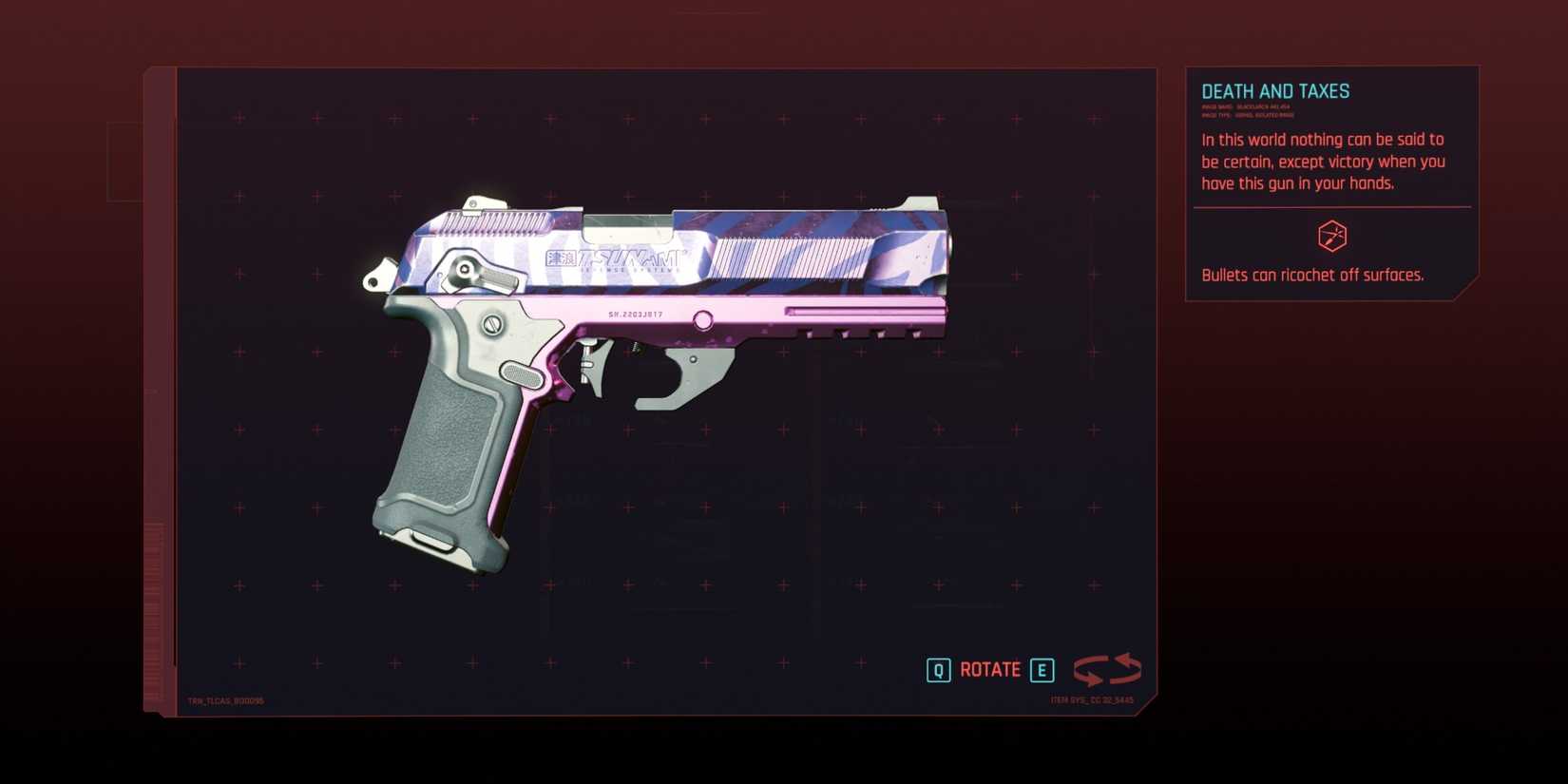1568x784 pixels.
Task: Click the red rotate arrows icon
Action: 1106,669
